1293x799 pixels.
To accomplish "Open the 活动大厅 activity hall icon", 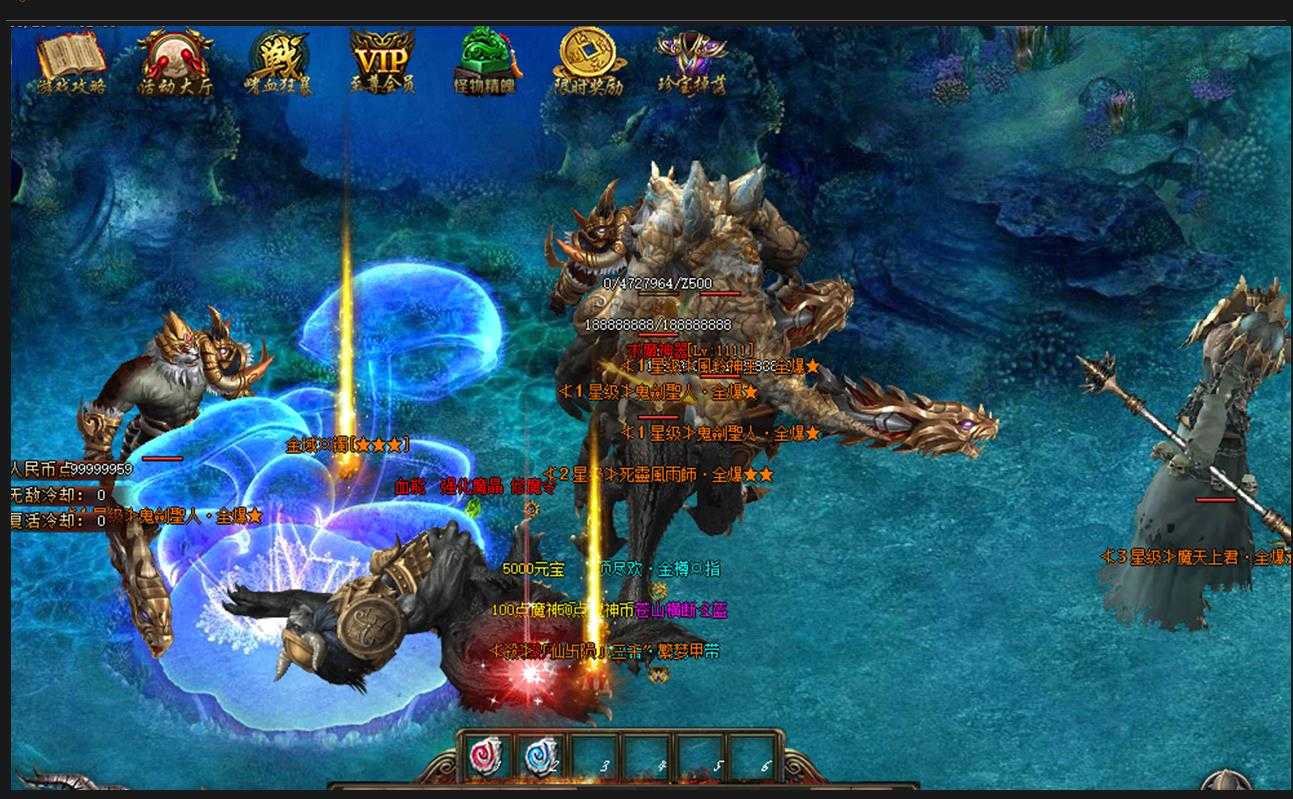I will point(175,60).
